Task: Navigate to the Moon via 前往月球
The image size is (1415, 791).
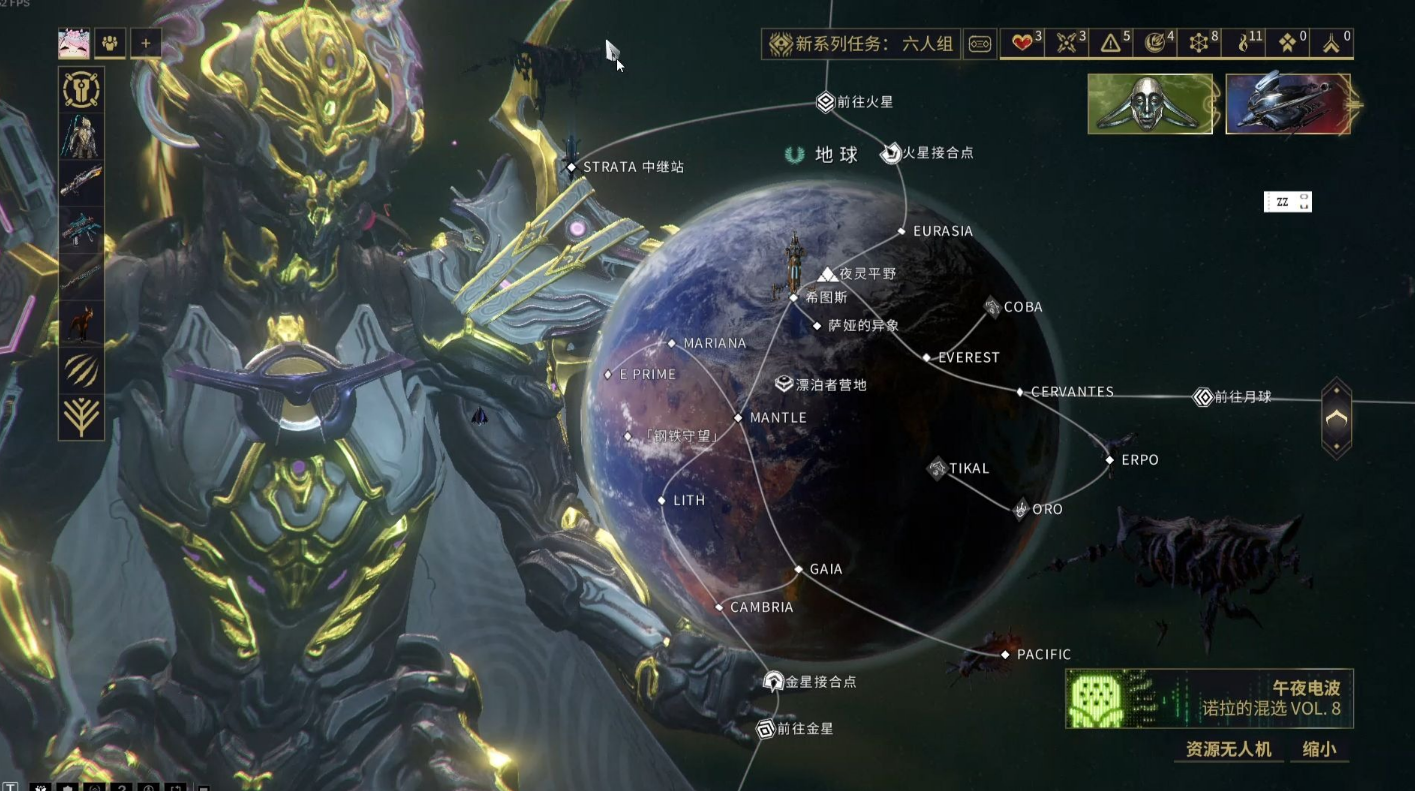Action: (x=1203, y=397)
